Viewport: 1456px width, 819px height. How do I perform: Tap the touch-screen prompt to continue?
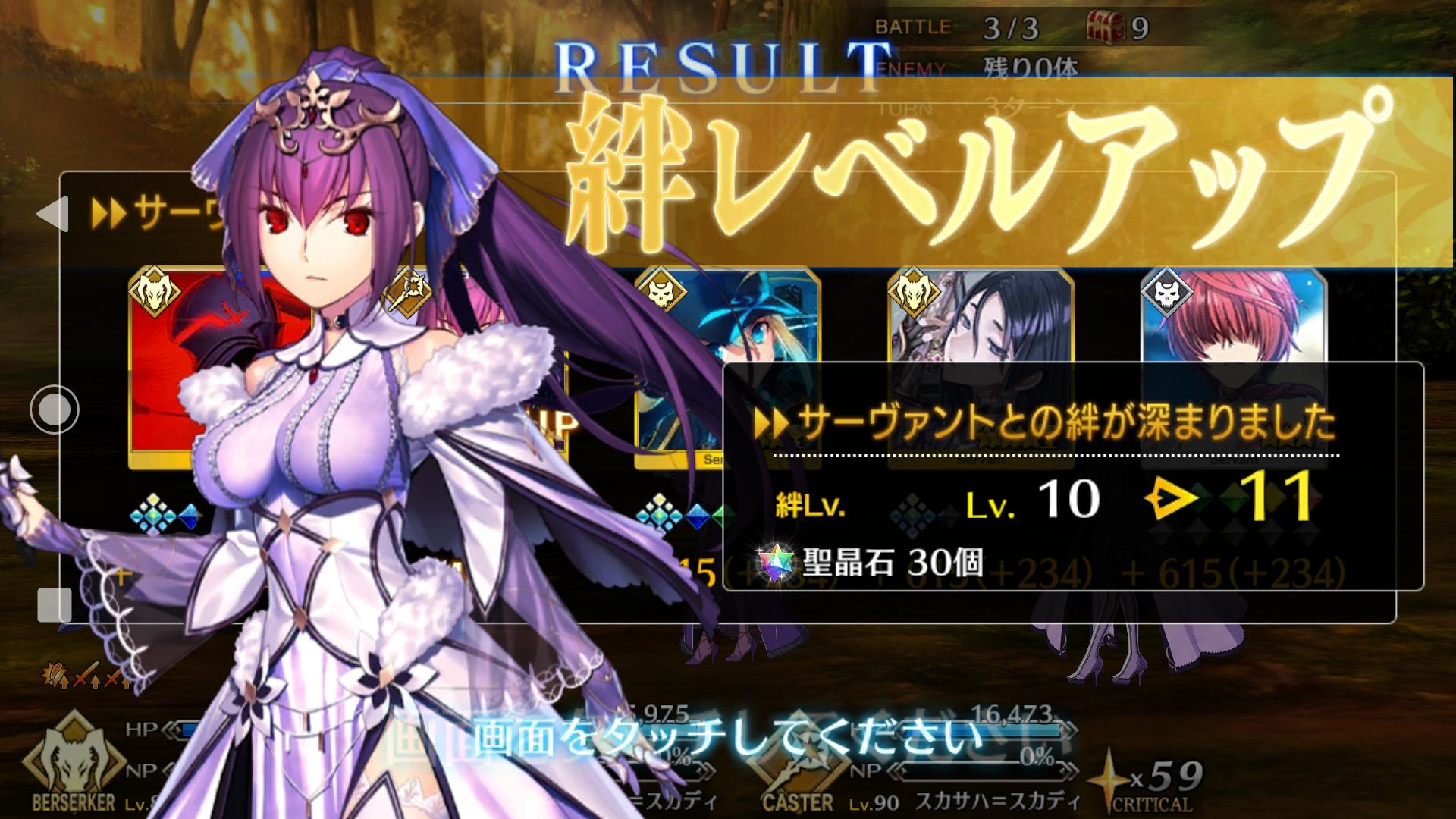tap(726, 736)
